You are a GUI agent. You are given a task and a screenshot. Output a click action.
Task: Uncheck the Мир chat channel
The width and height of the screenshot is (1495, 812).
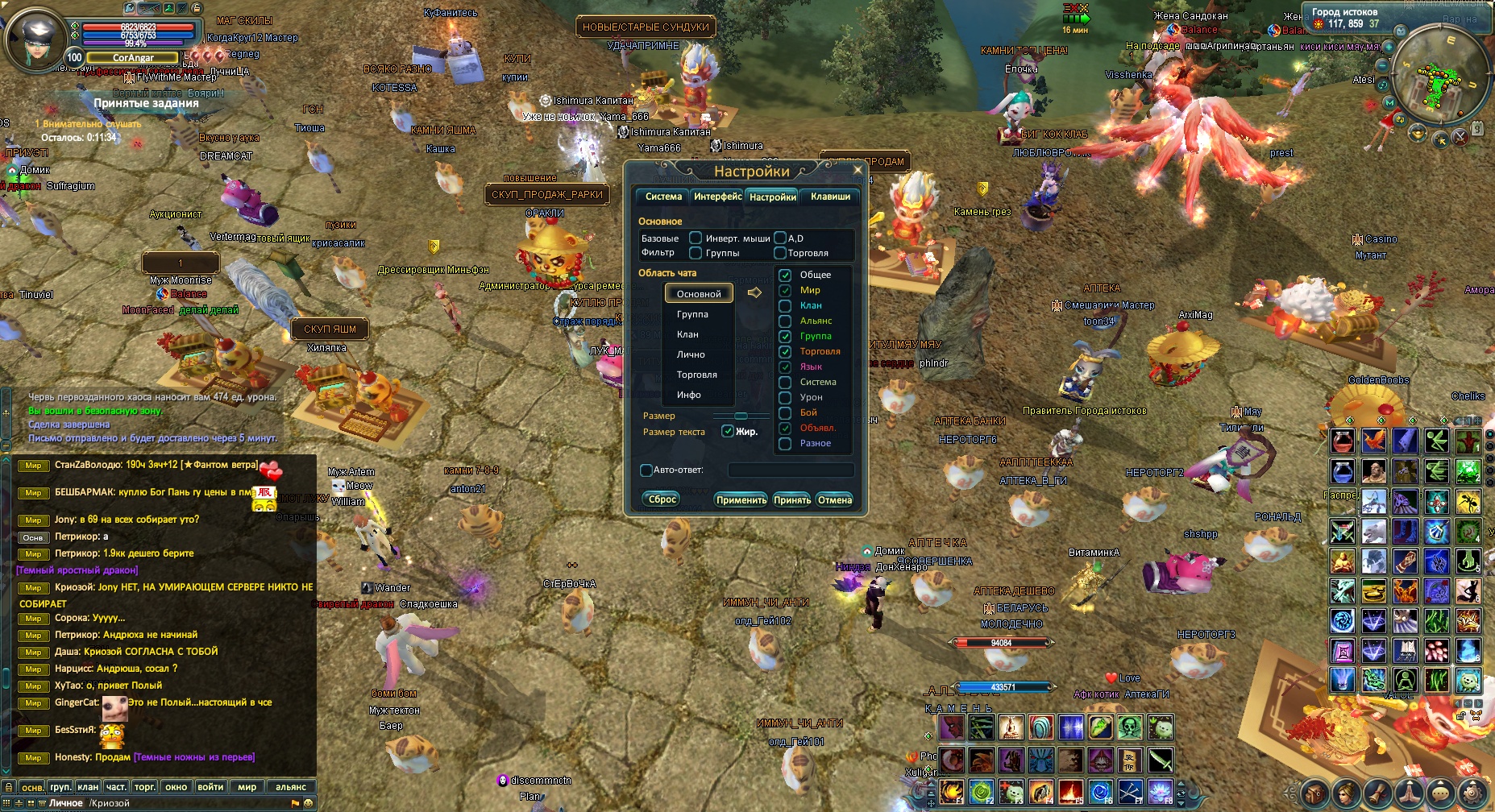click(x=785, y=290)
